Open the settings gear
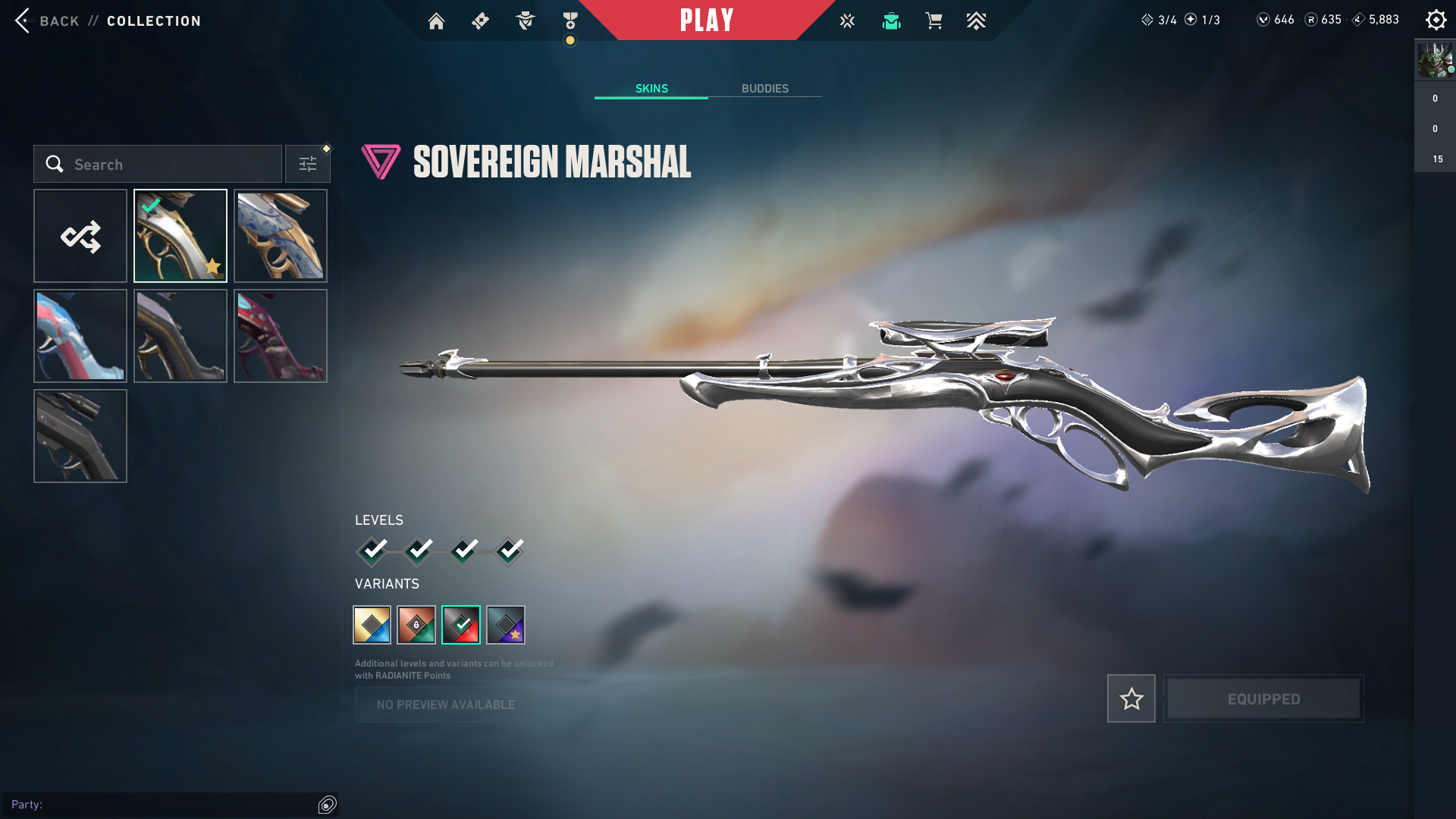This screenshot has height=819, width=1456. pyautogui.click(x=1436, y=20)
